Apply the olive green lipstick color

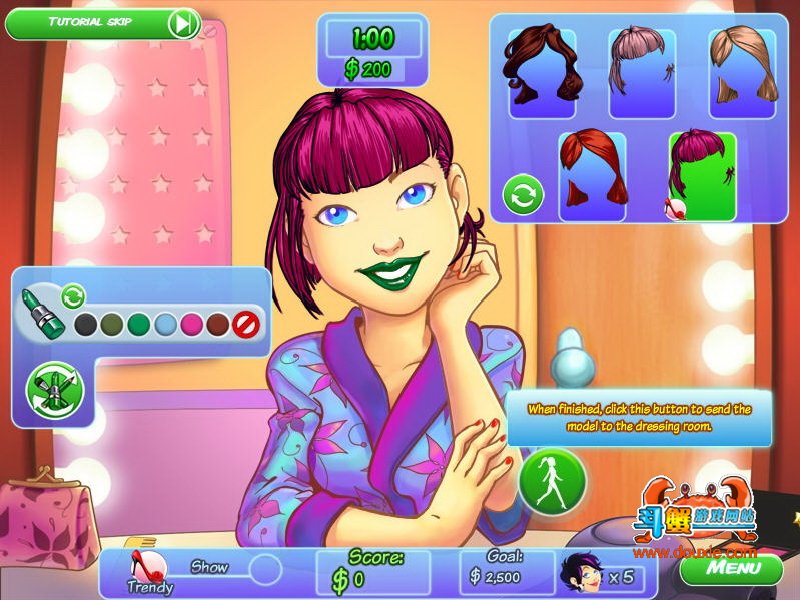point(113,324)
